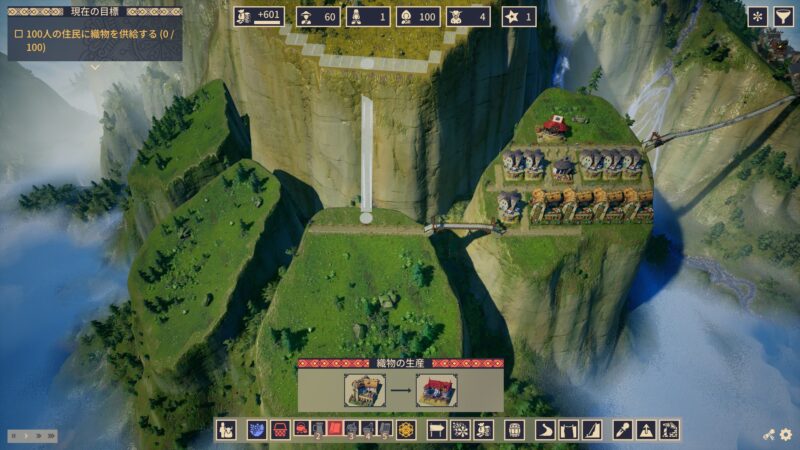Click the game speed control bar

[x=33, y=436]
